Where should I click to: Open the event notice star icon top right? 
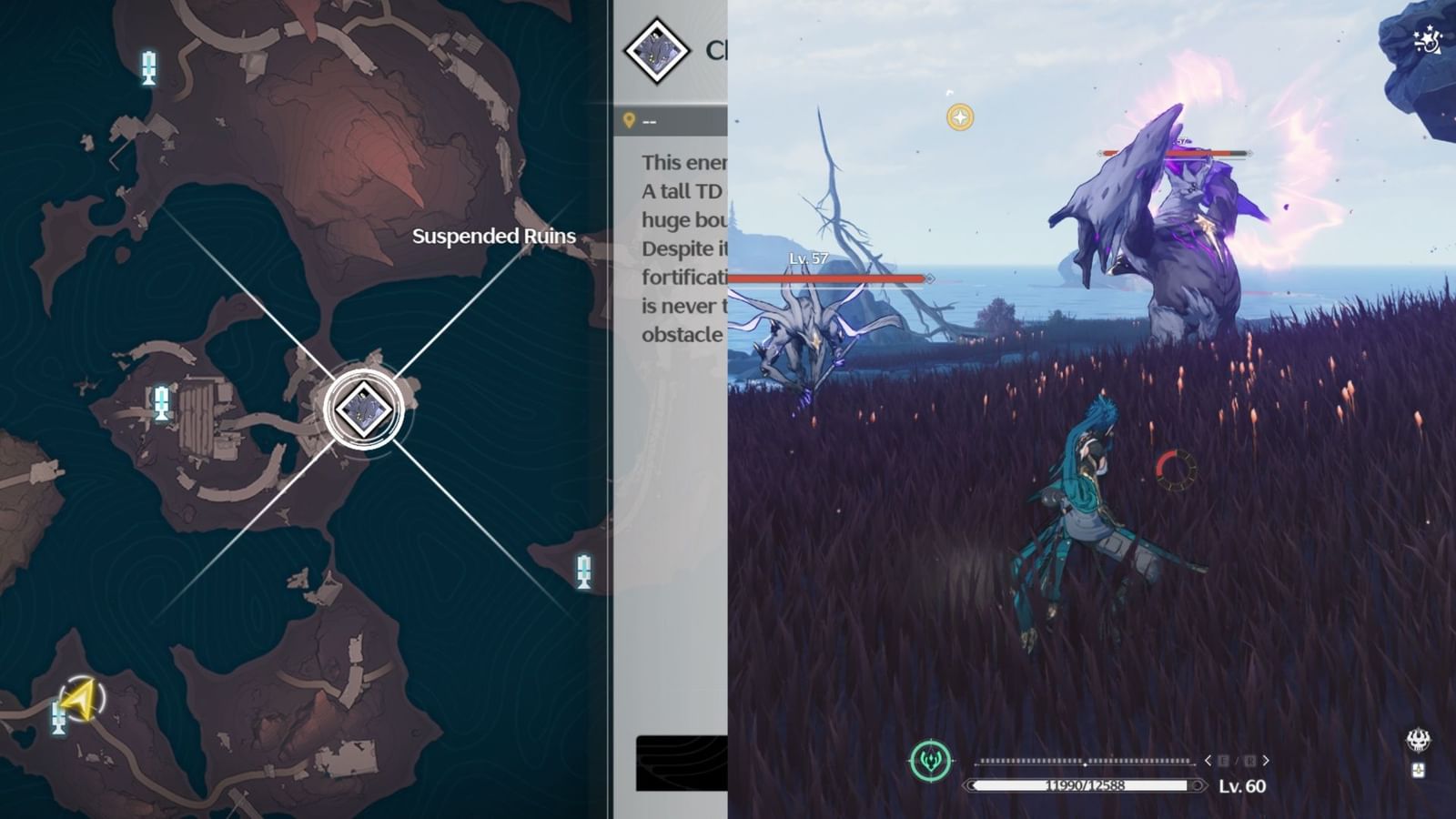(x=1426, y=38)
